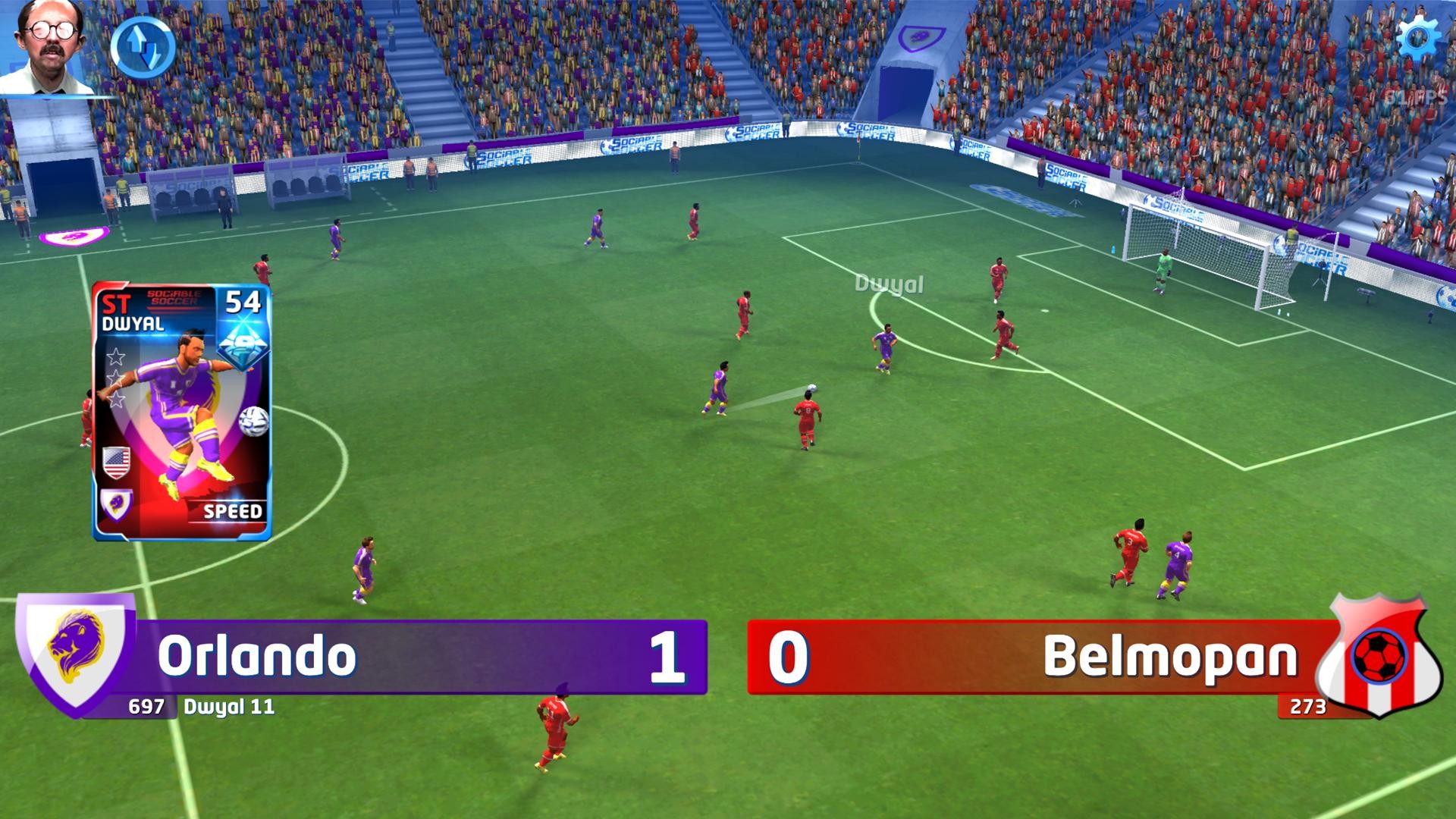Select the Dwyal striker player card
Screen dimensions: 1456x819
[x=181, y=412]
